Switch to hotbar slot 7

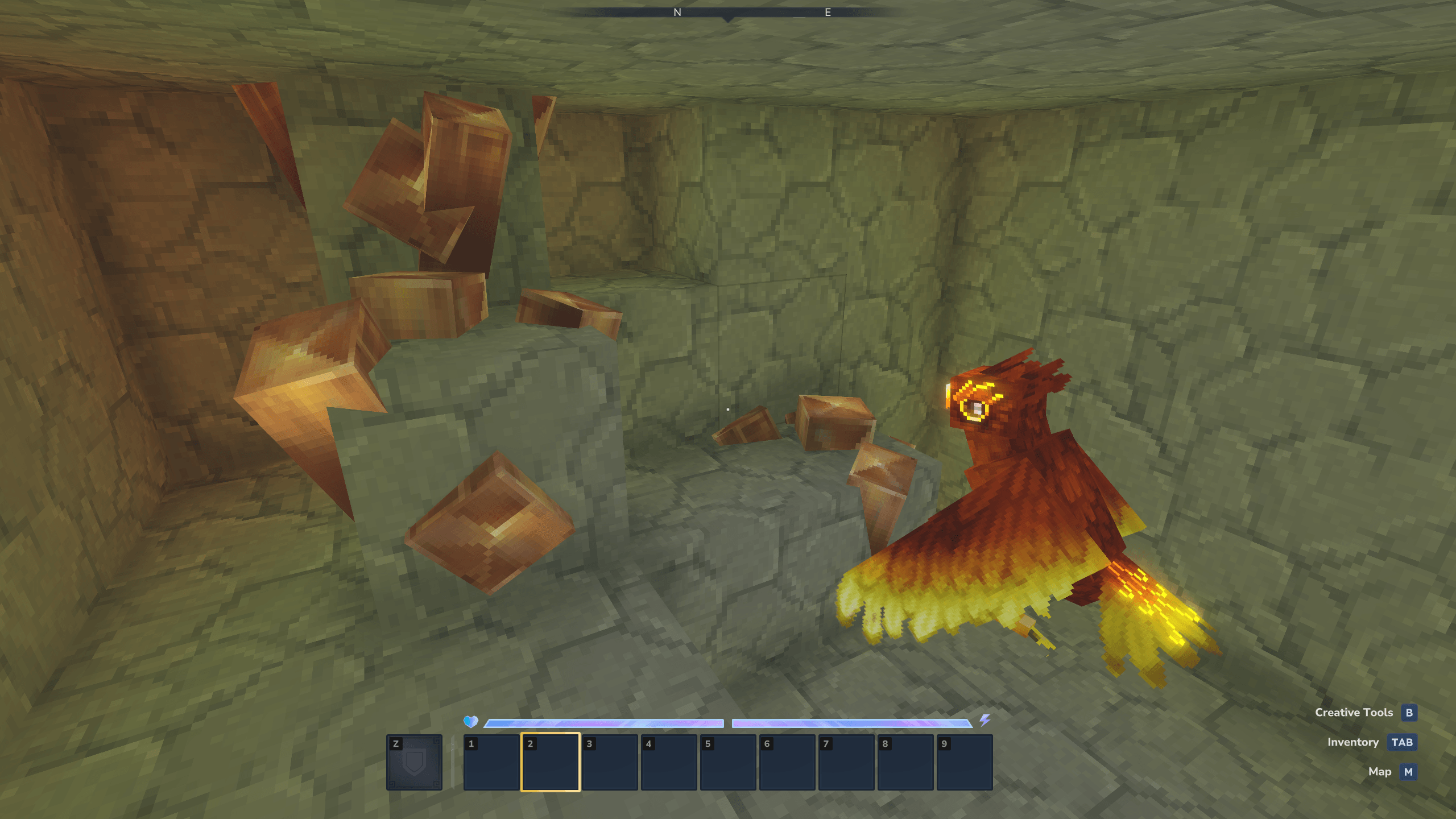(846, 762)
